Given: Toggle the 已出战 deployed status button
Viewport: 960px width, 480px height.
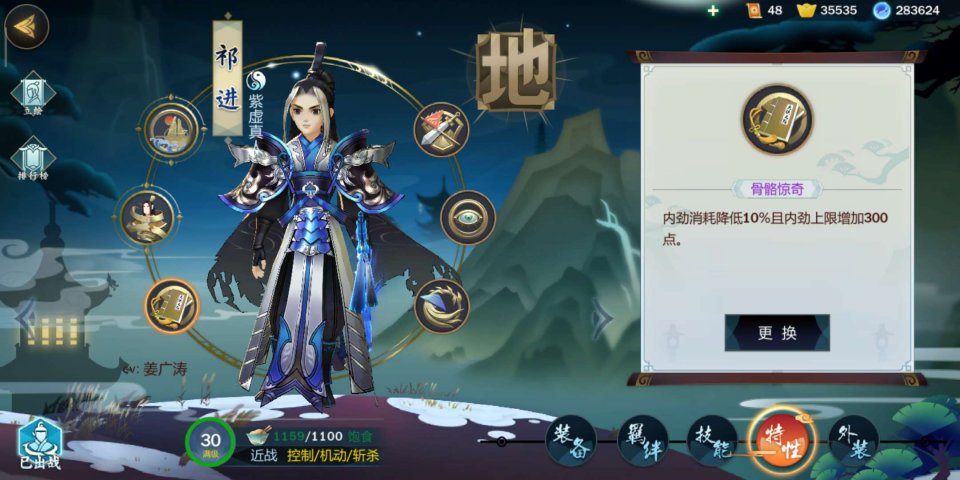Looking at the screenshot, I should (40, 442).
